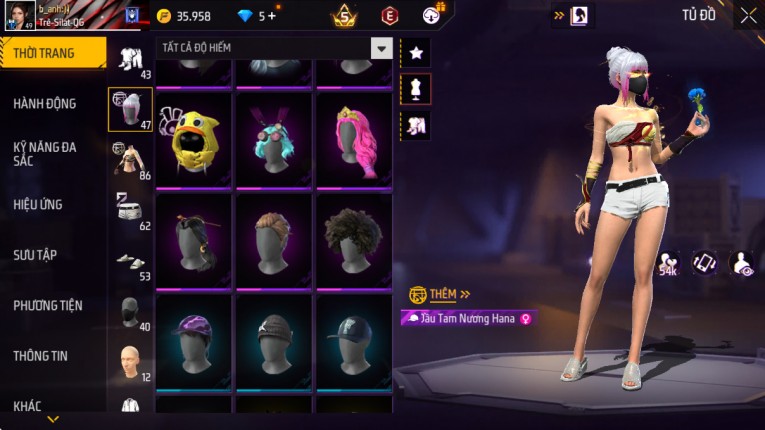Select the purple cap item
This screenshot has width=765, height=430.
[x=194, y=340]
